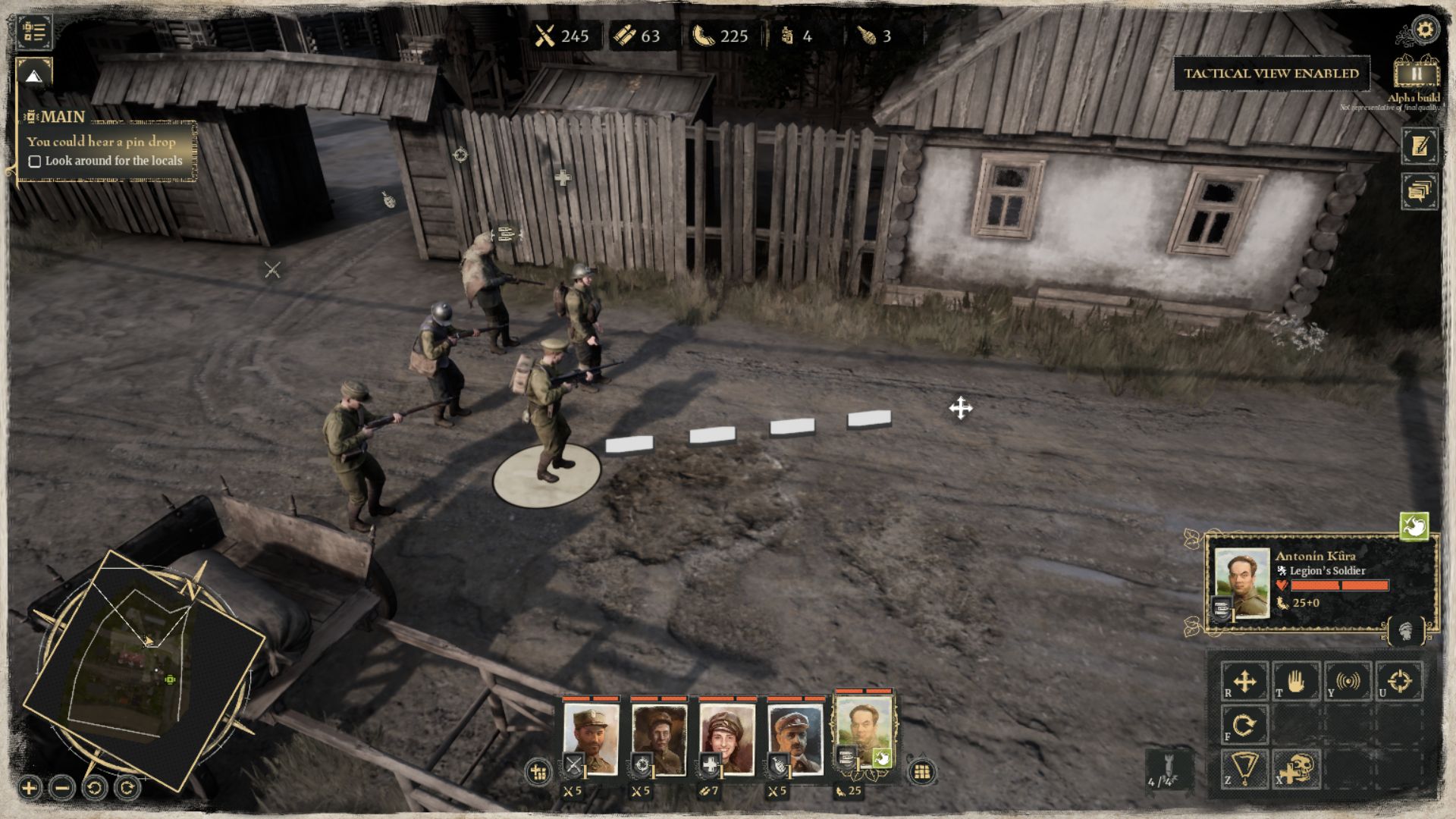Activate the crosshair target command
1456x819 pixels.
(x=1399, y=681)
